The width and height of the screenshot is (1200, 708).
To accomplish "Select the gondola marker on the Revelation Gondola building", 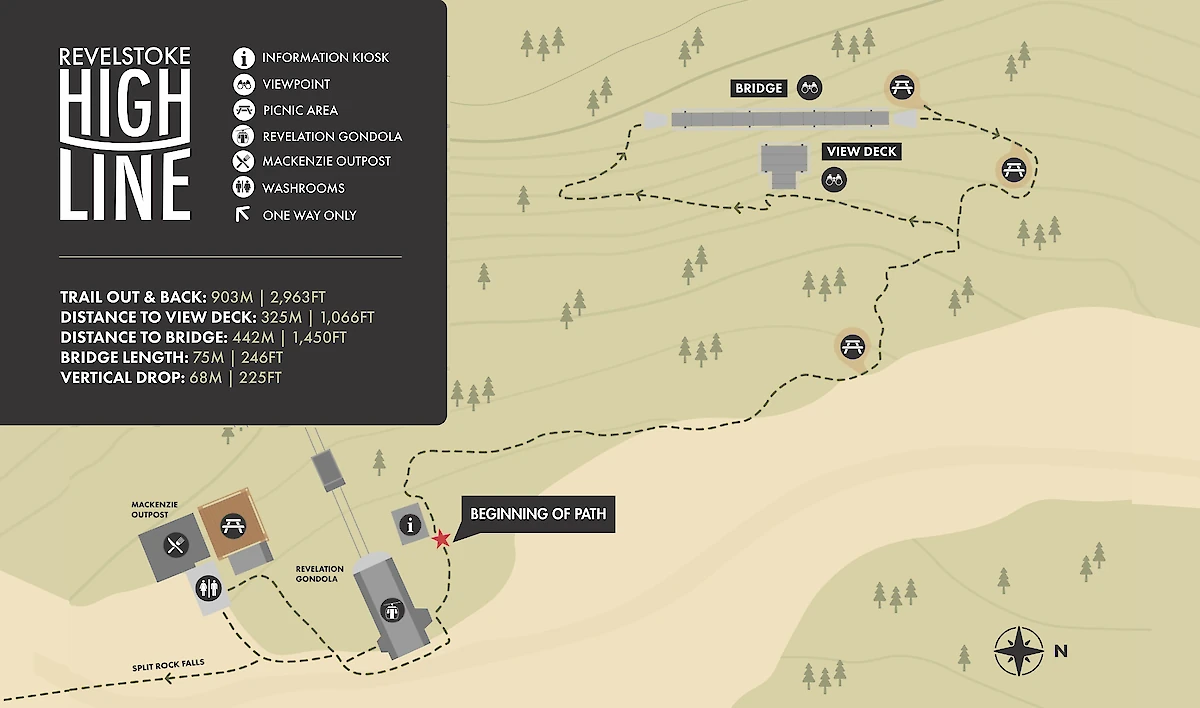I will coord(392,608).
